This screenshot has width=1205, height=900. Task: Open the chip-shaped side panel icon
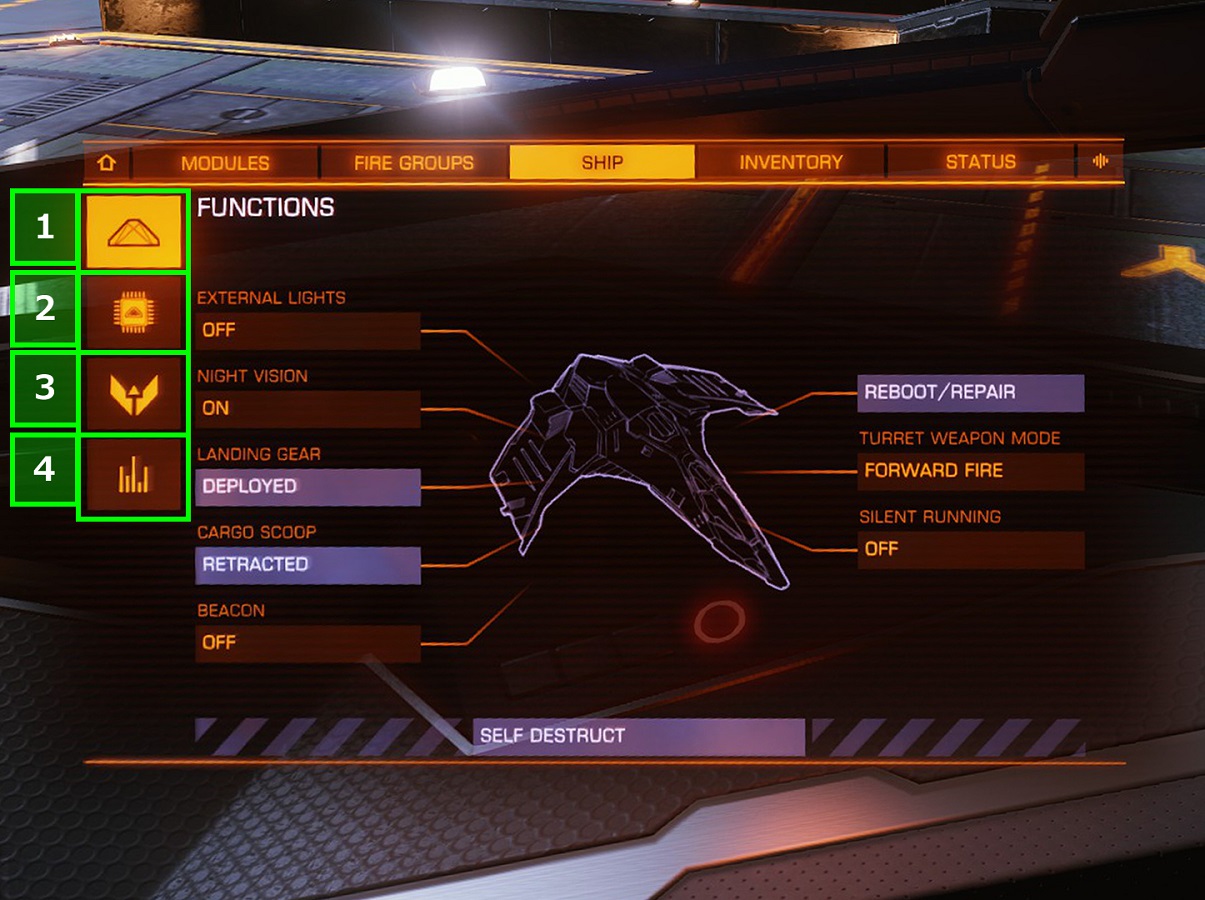pyautogui.click(x=134, y=313)
